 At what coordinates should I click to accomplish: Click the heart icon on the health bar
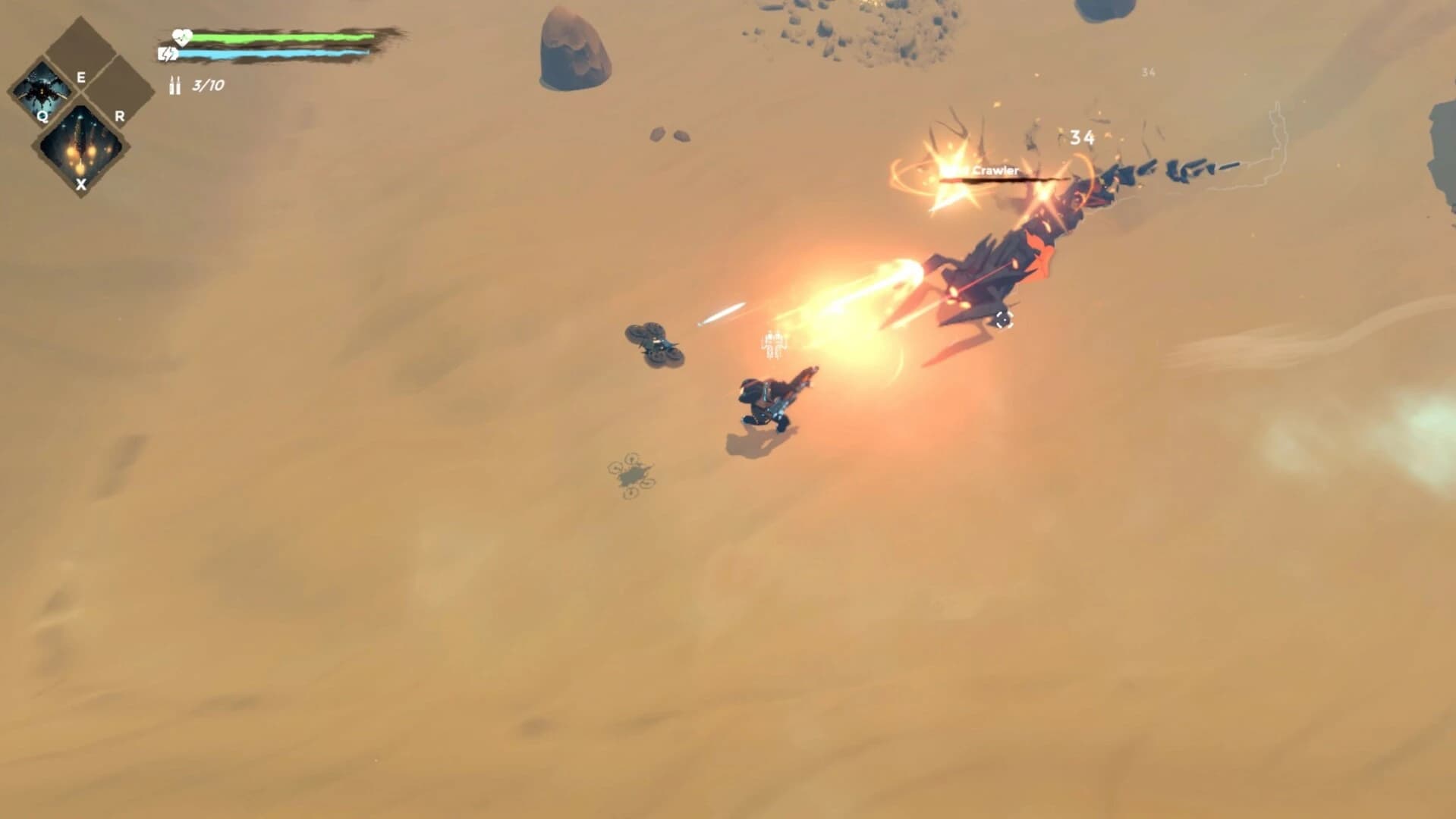182,35
